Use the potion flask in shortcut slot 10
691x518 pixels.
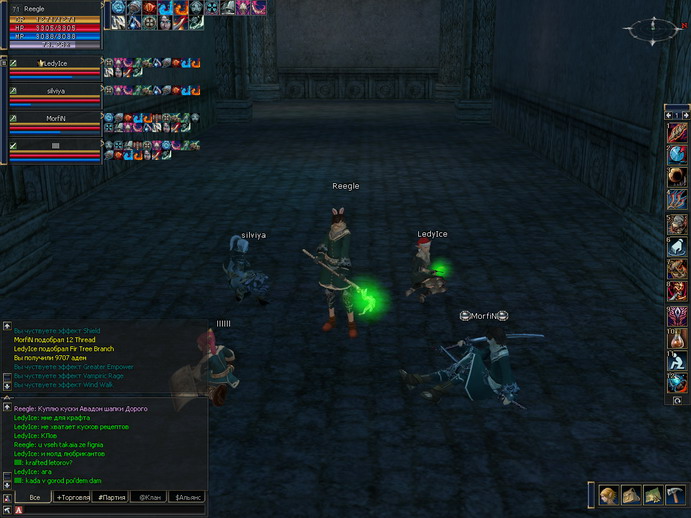click(x=677, y=339)
